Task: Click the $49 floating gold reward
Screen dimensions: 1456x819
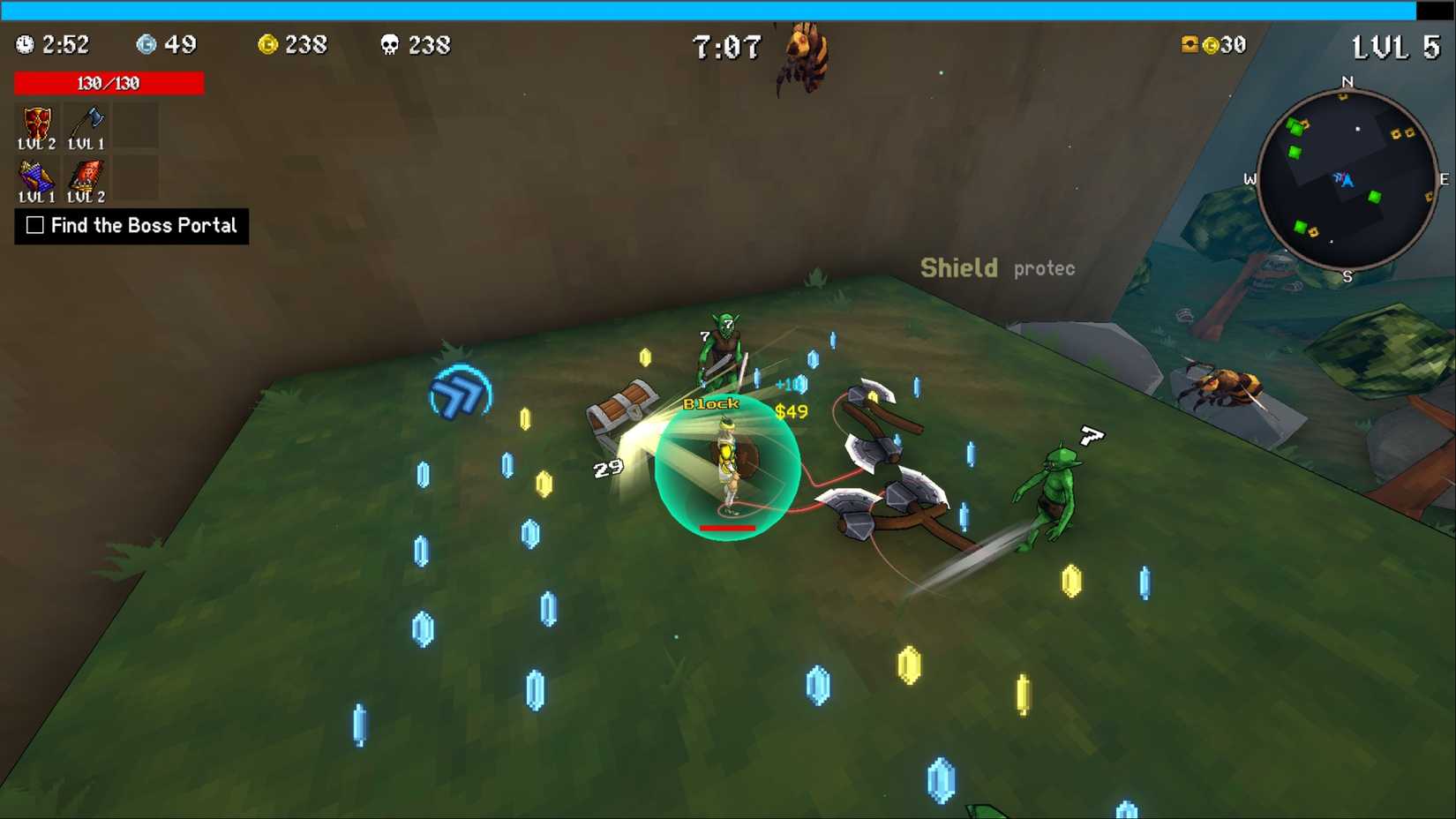Action: click(x=792, y=411)
